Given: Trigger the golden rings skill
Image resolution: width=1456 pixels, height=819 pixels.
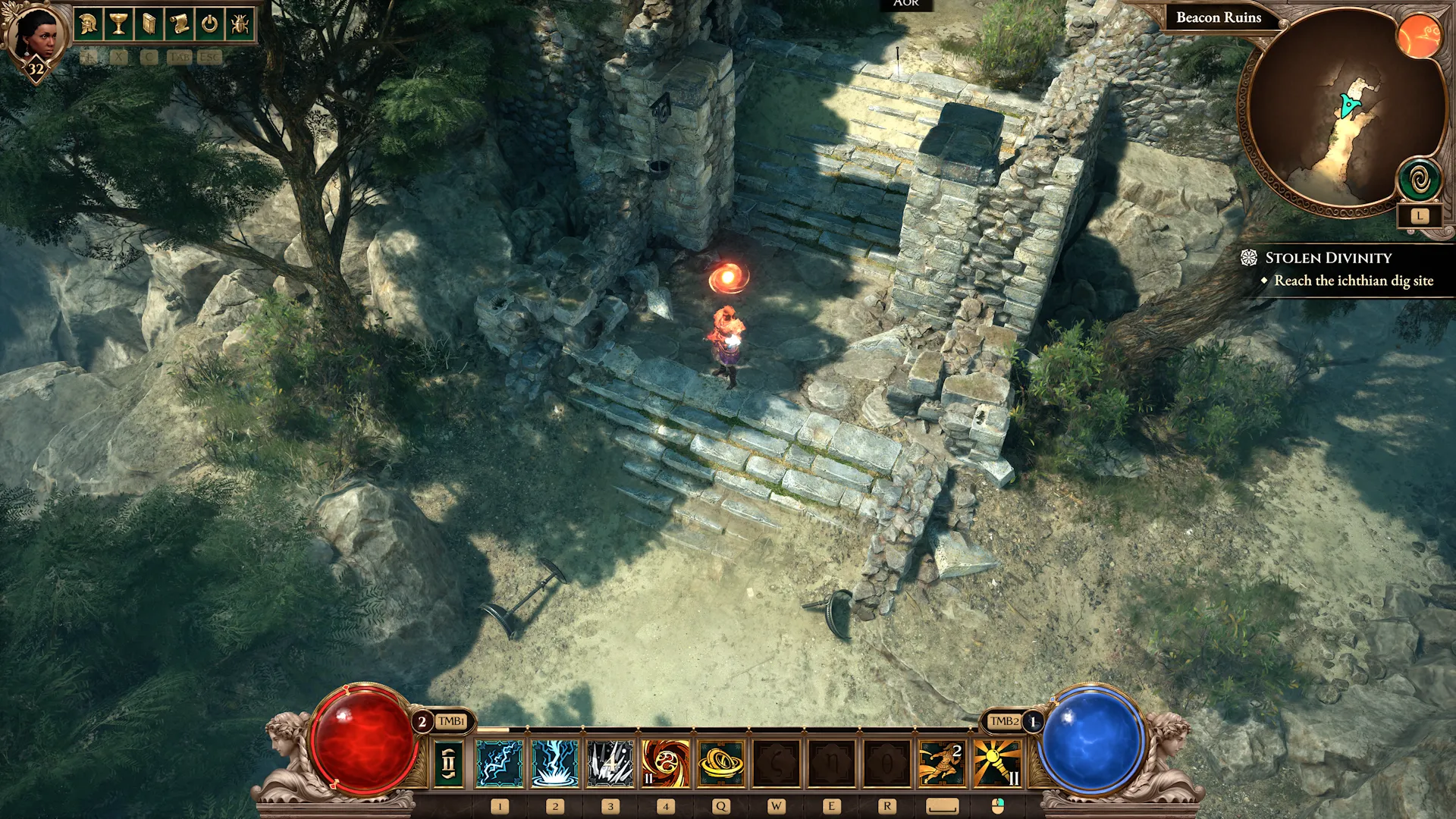Looking at the screenshot, I should (721, 763).
